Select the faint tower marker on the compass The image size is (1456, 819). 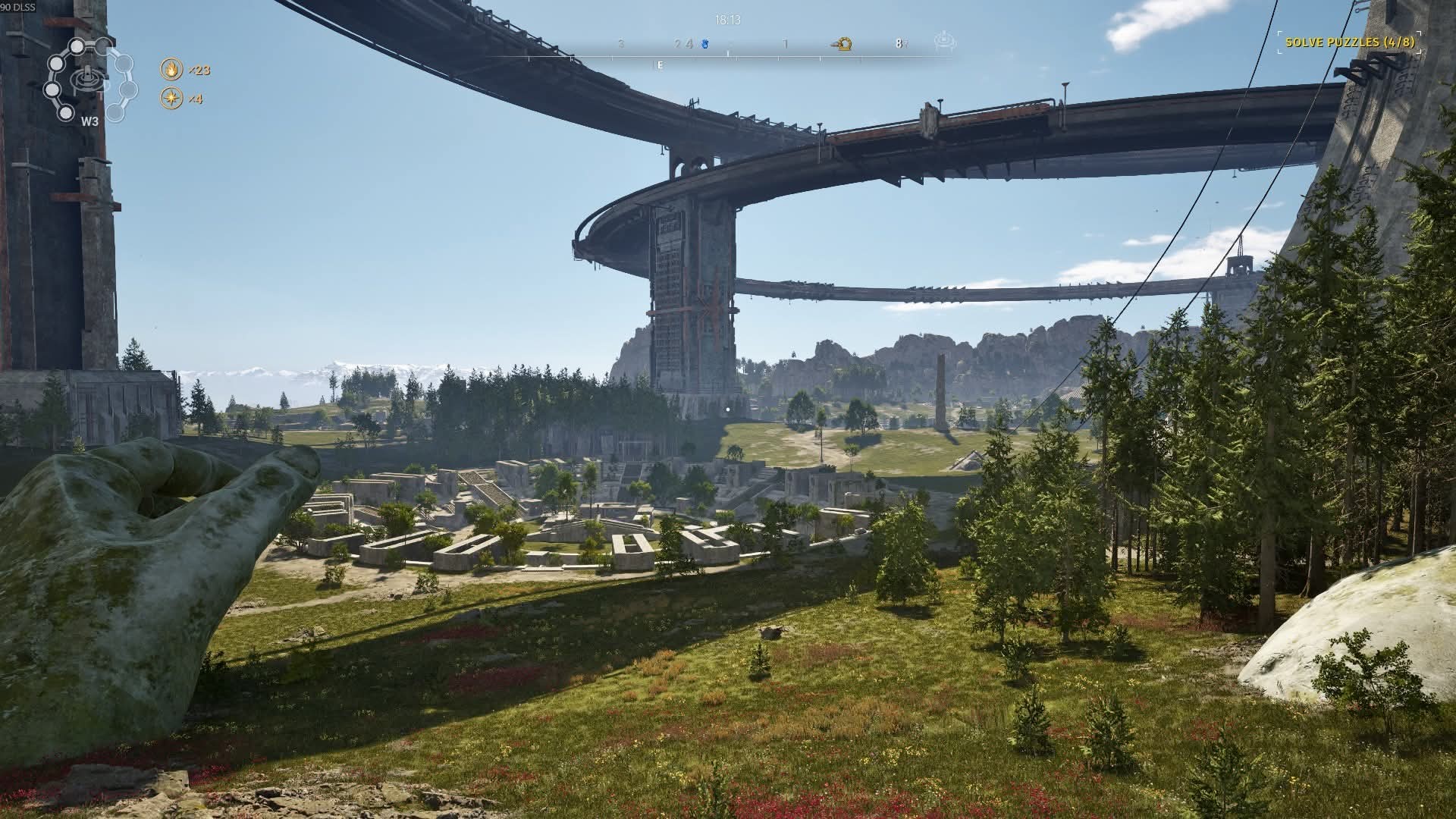[x=944, y=42]
